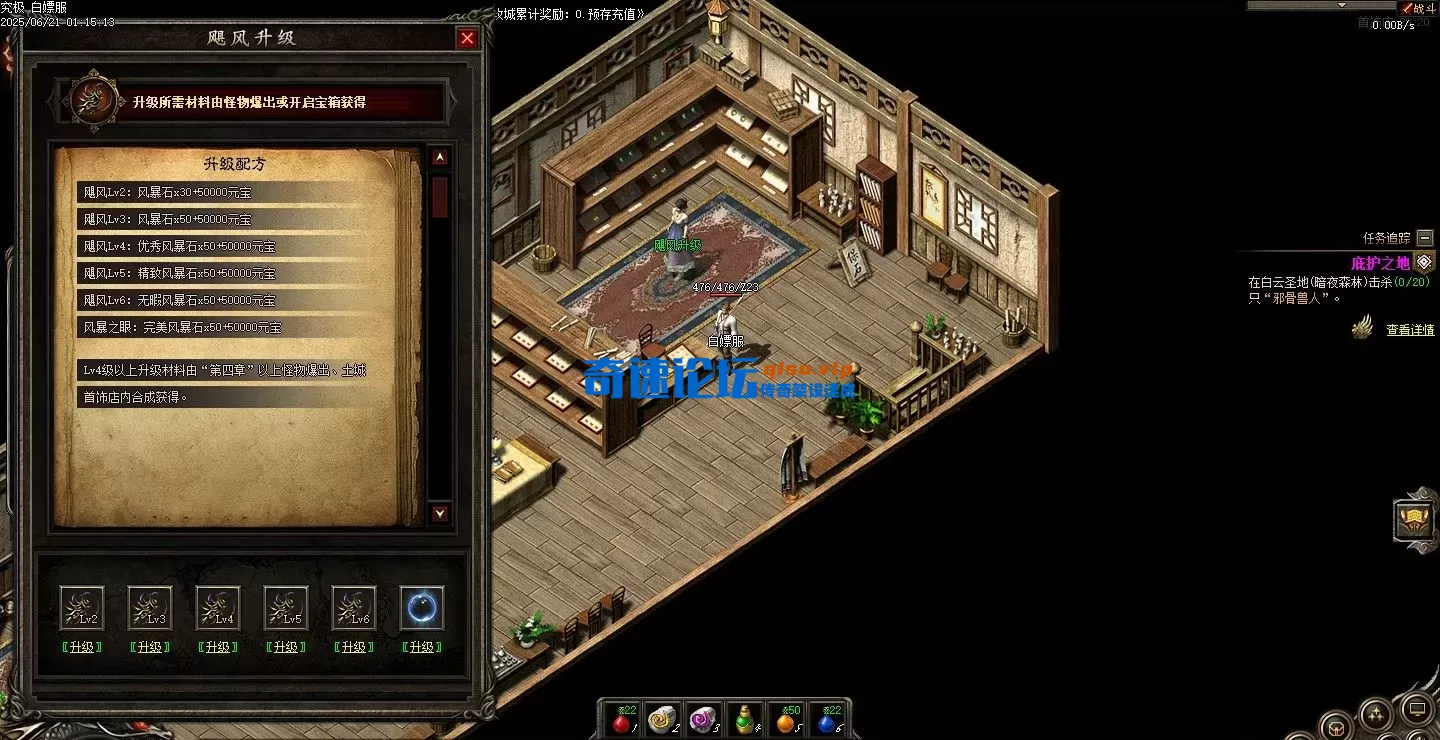Open 查看详情 quest details link

(x=1410, y=330)
